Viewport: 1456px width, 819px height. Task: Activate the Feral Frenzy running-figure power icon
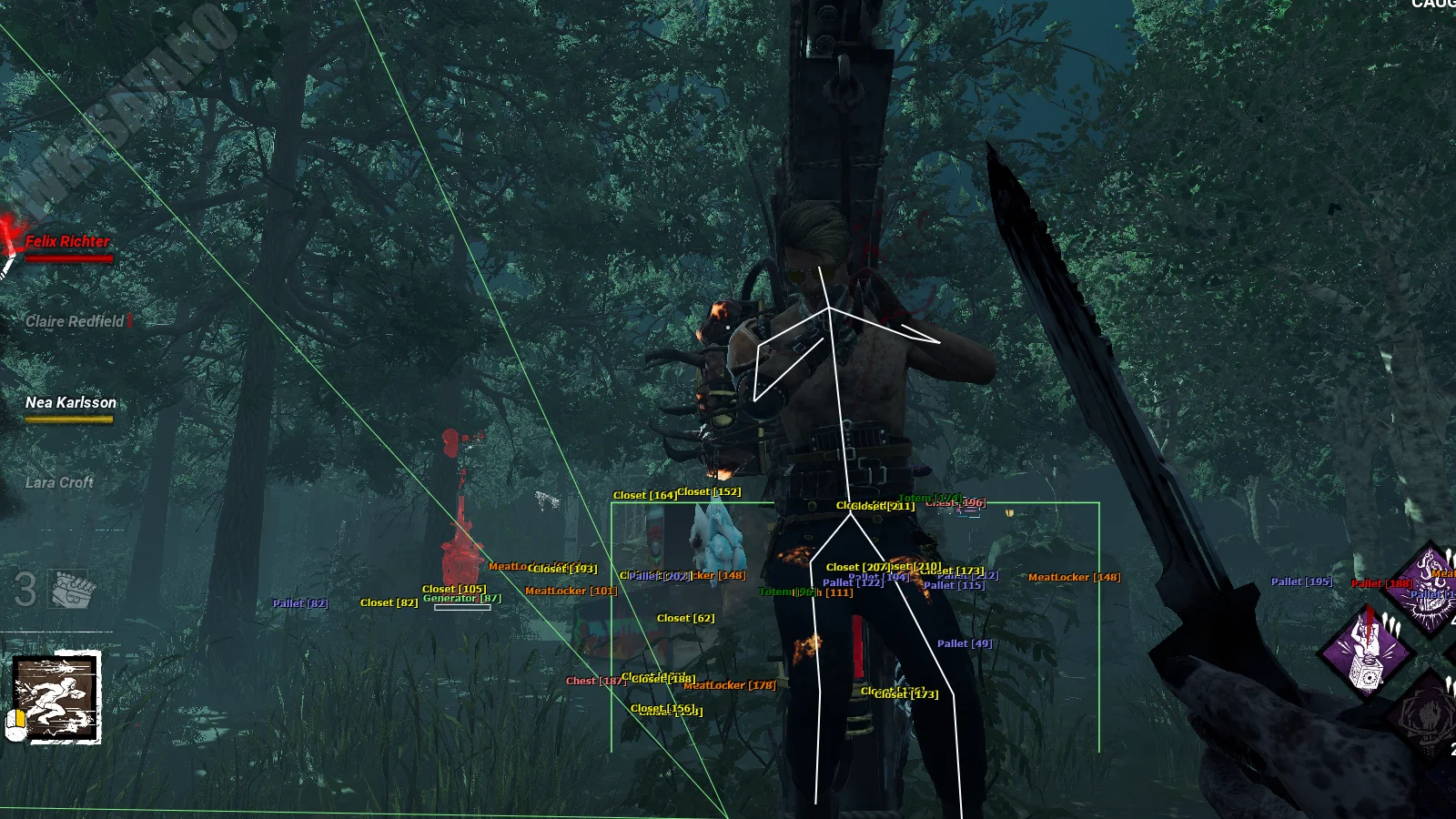(x=56, y=698)
